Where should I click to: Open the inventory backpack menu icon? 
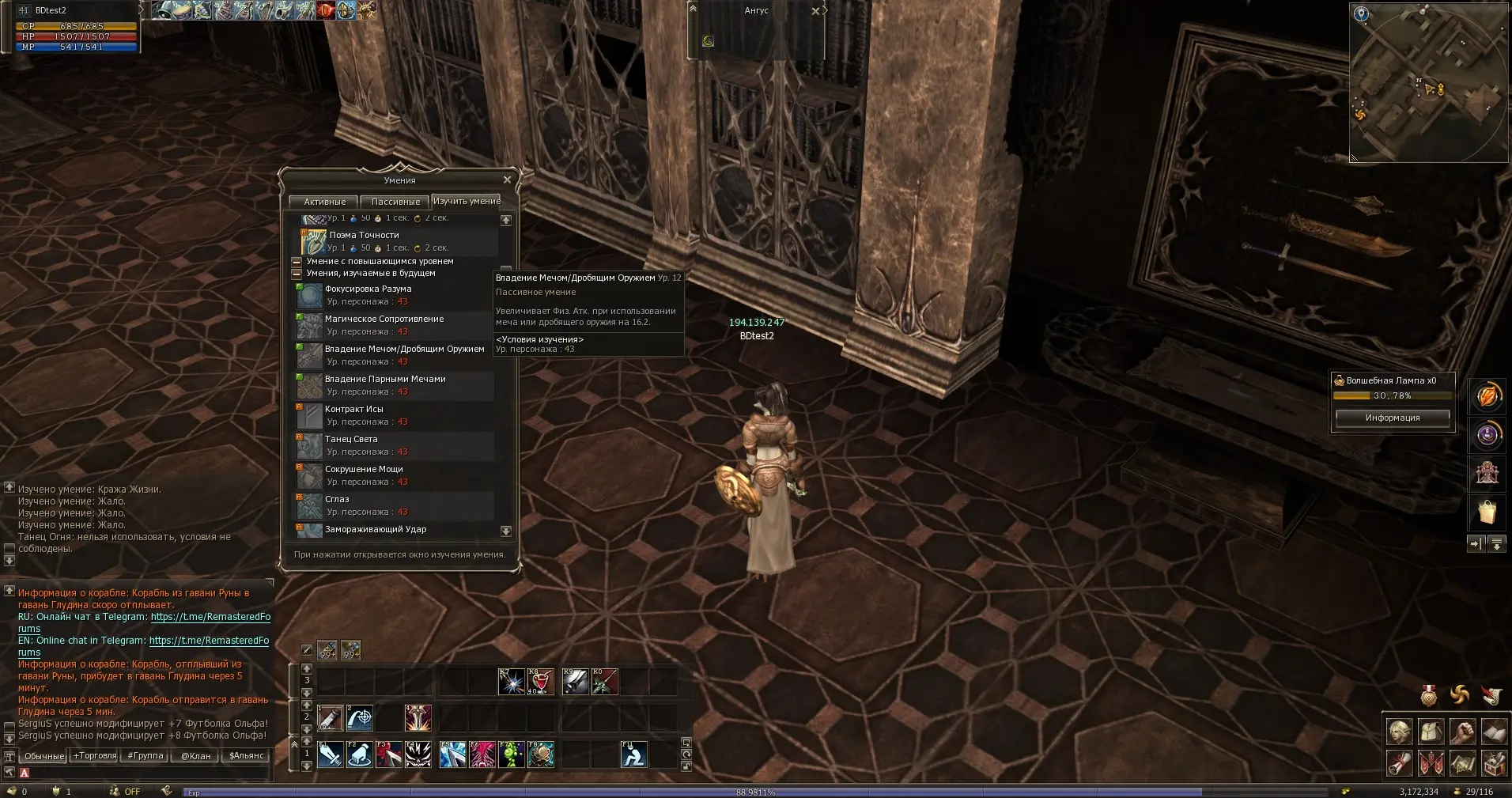coord(1431,732)
